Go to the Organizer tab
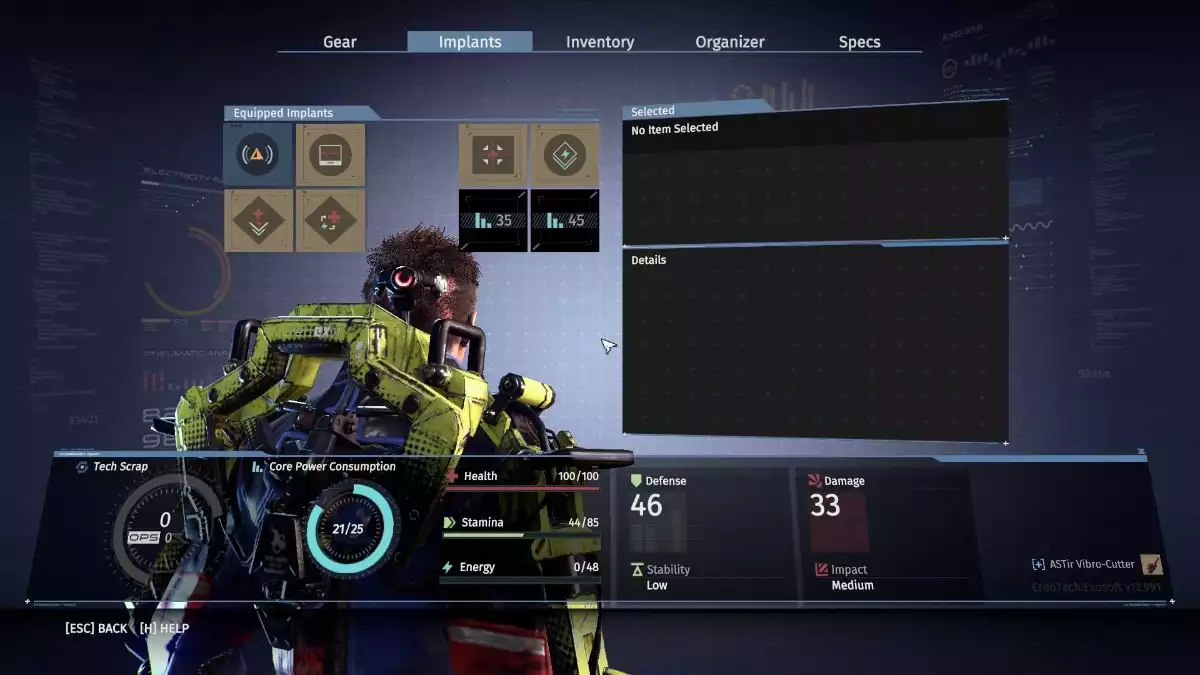This screenshot has height=675, width=1200. pyautogui.click(x=730, y=42)
